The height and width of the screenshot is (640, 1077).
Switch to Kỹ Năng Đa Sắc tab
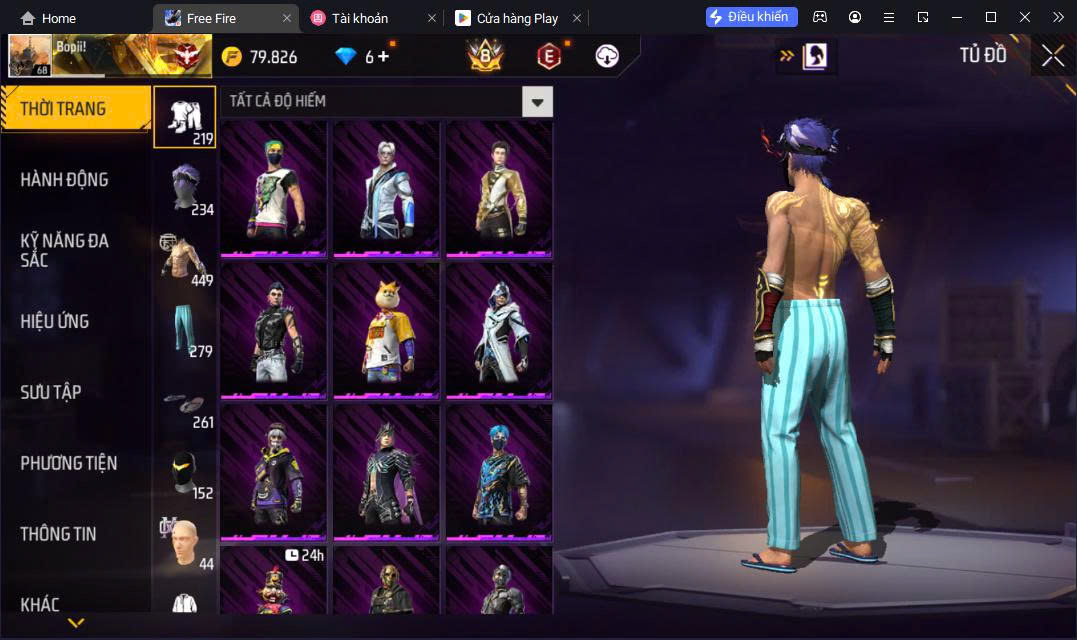[x=64, y=250]
